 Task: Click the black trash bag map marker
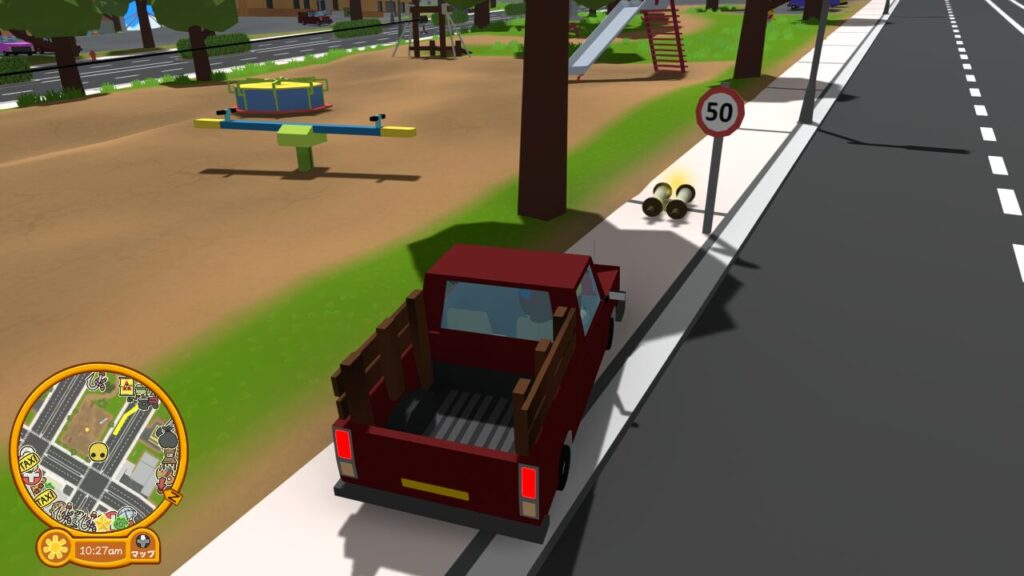166,435
